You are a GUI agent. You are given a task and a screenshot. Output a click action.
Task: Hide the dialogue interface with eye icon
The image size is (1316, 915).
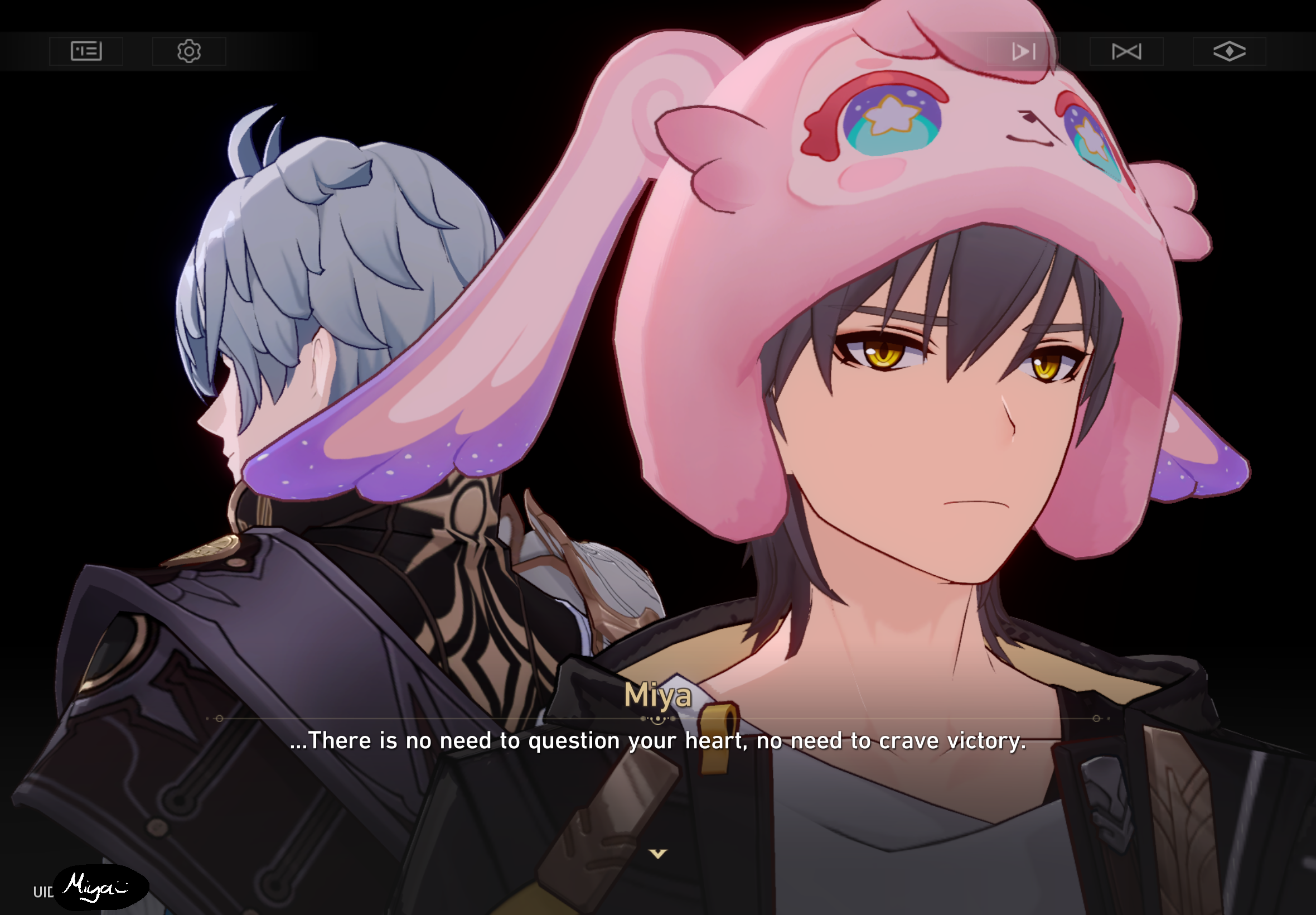(x=1230, y=51)
